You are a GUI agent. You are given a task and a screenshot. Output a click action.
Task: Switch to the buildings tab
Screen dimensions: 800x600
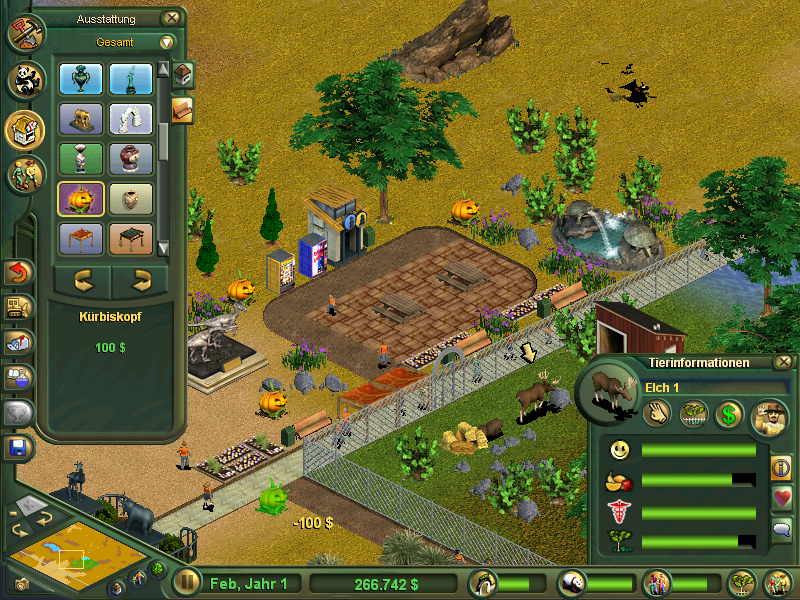click(x=182, y=75)
